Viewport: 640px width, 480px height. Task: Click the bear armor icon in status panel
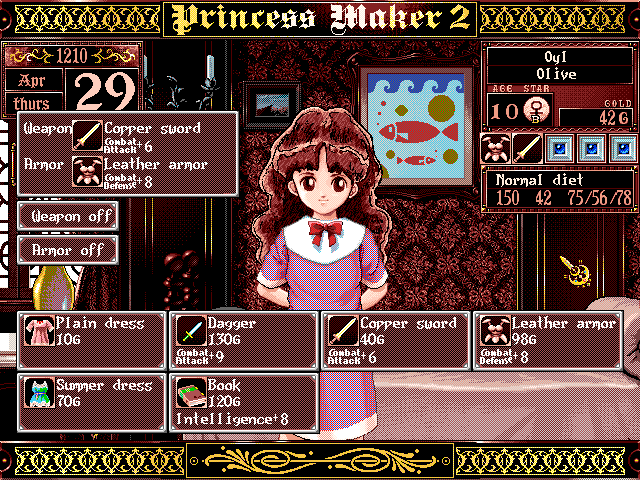(x=496, y=150)
